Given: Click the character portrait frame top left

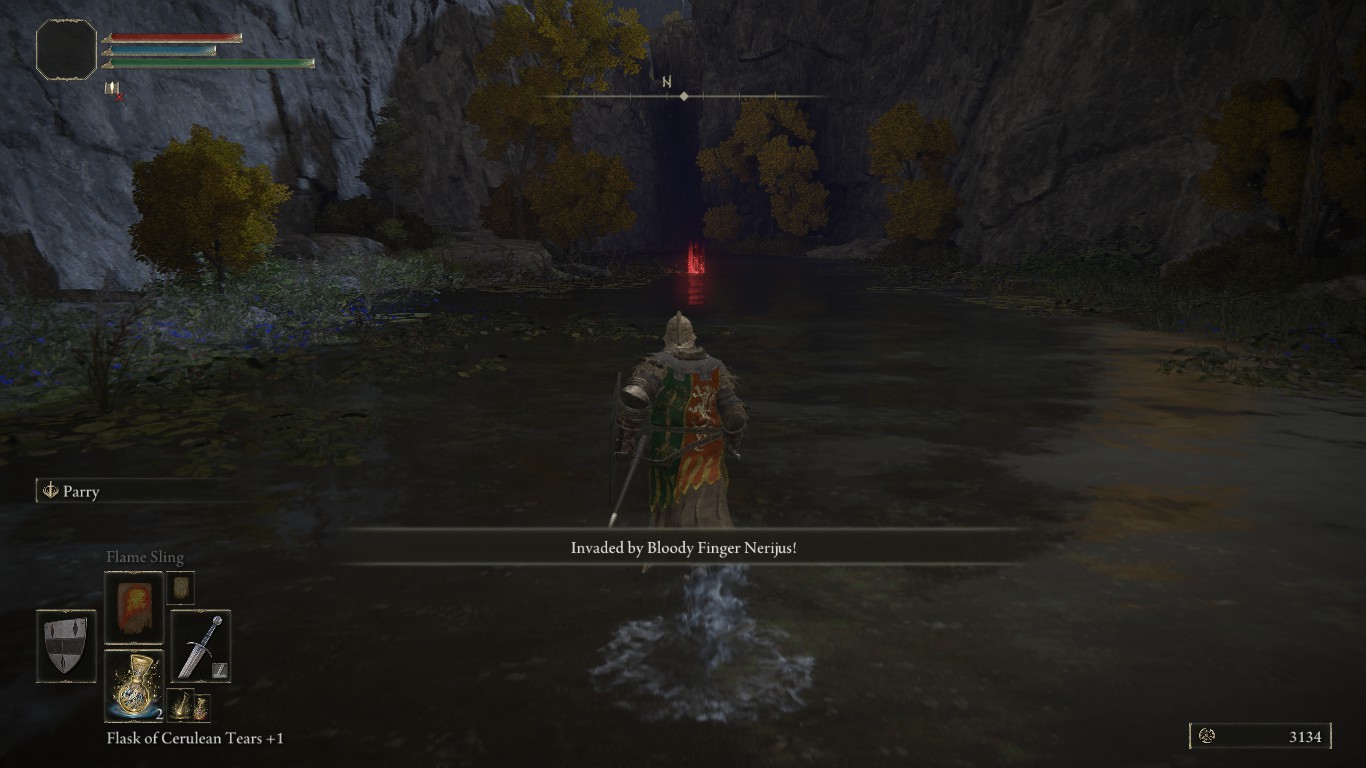Looking at the screenshot, I should click(66, 52).
